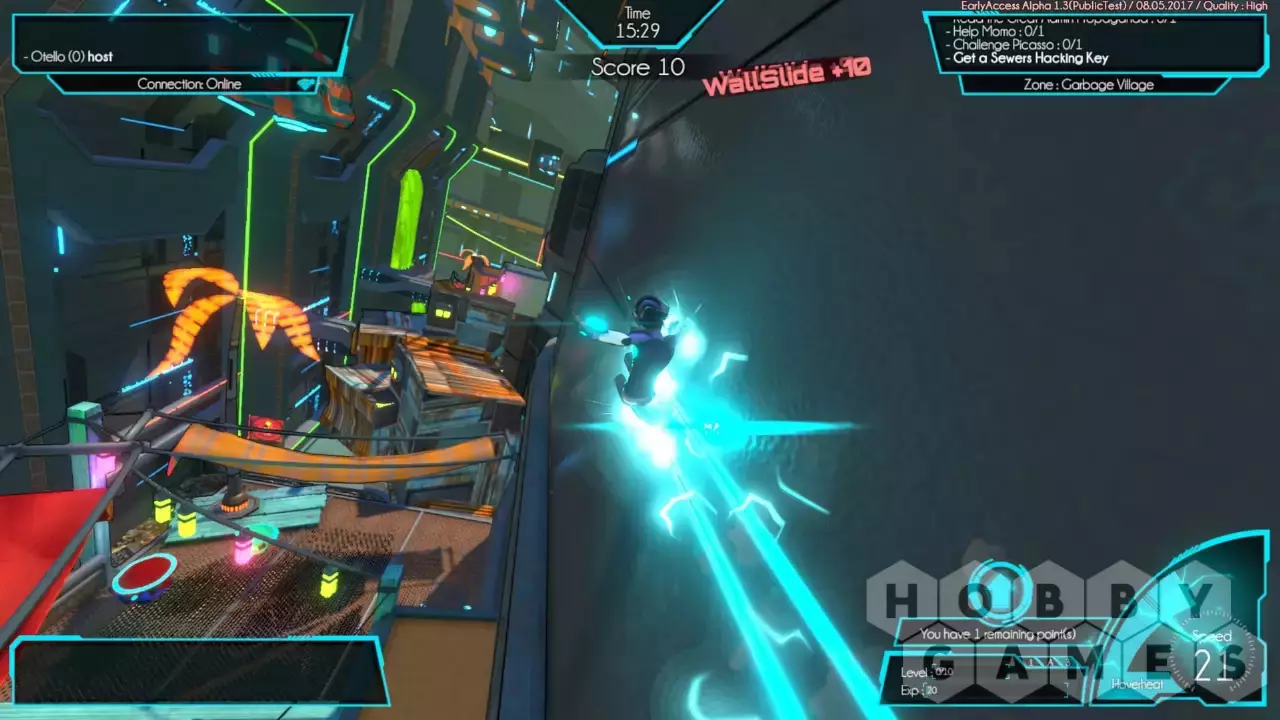Click the Zone: Garbage Village label
The height and width of the screenshot is (720, 1280).
(1088, 85)
